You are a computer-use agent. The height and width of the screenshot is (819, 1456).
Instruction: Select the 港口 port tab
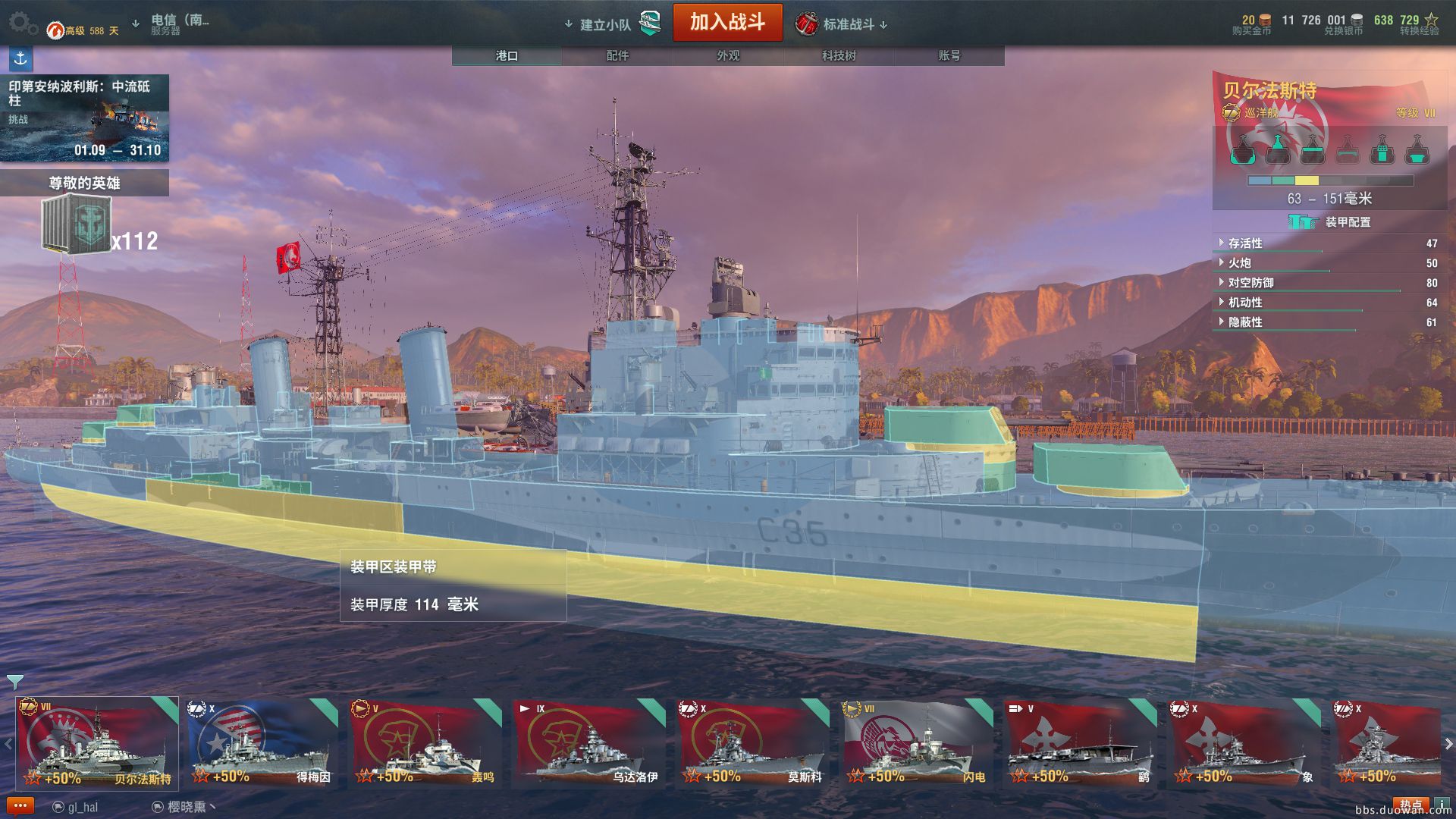point(507,55)
